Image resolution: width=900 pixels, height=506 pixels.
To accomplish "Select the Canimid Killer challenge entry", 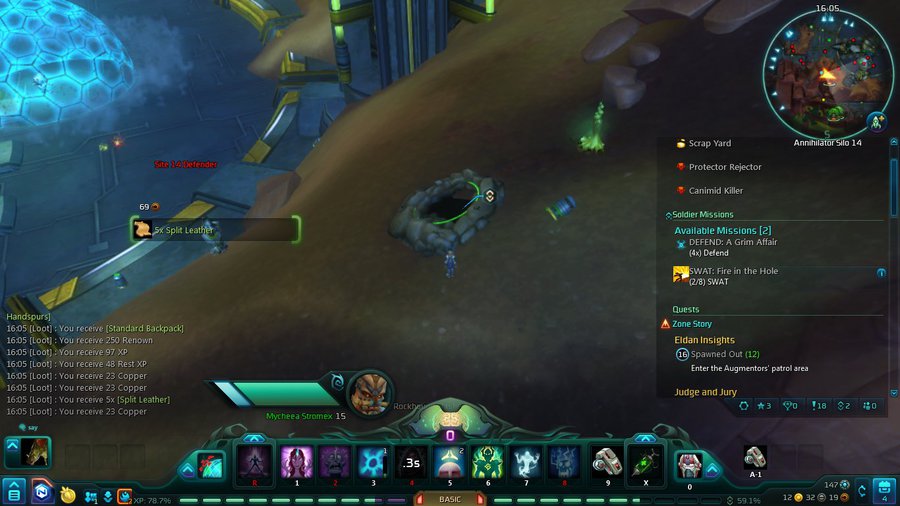I will tap(715, 190).
